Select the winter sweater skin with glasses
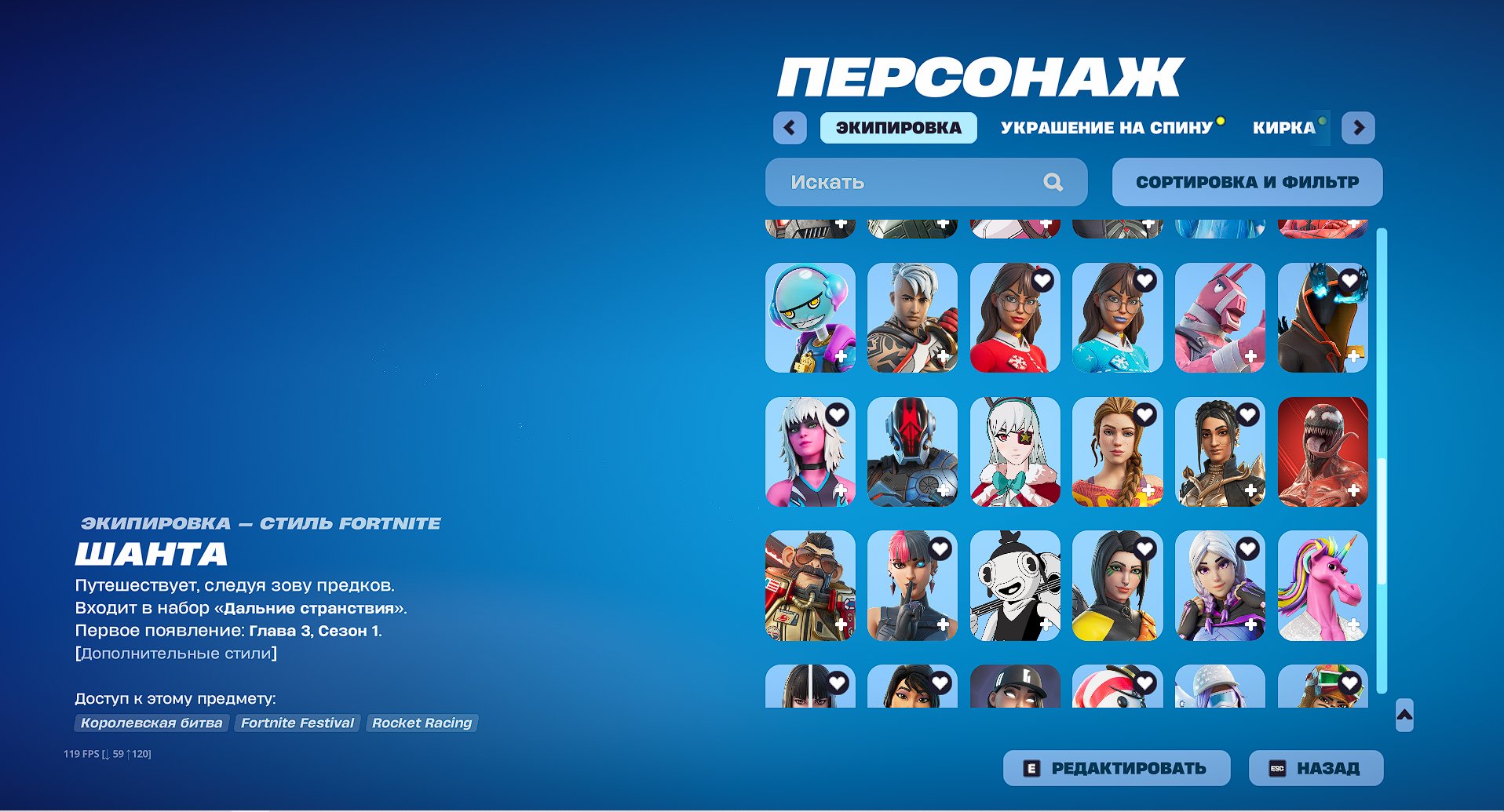Viewport: 1504px width, 812px height. click(1015, 317)
